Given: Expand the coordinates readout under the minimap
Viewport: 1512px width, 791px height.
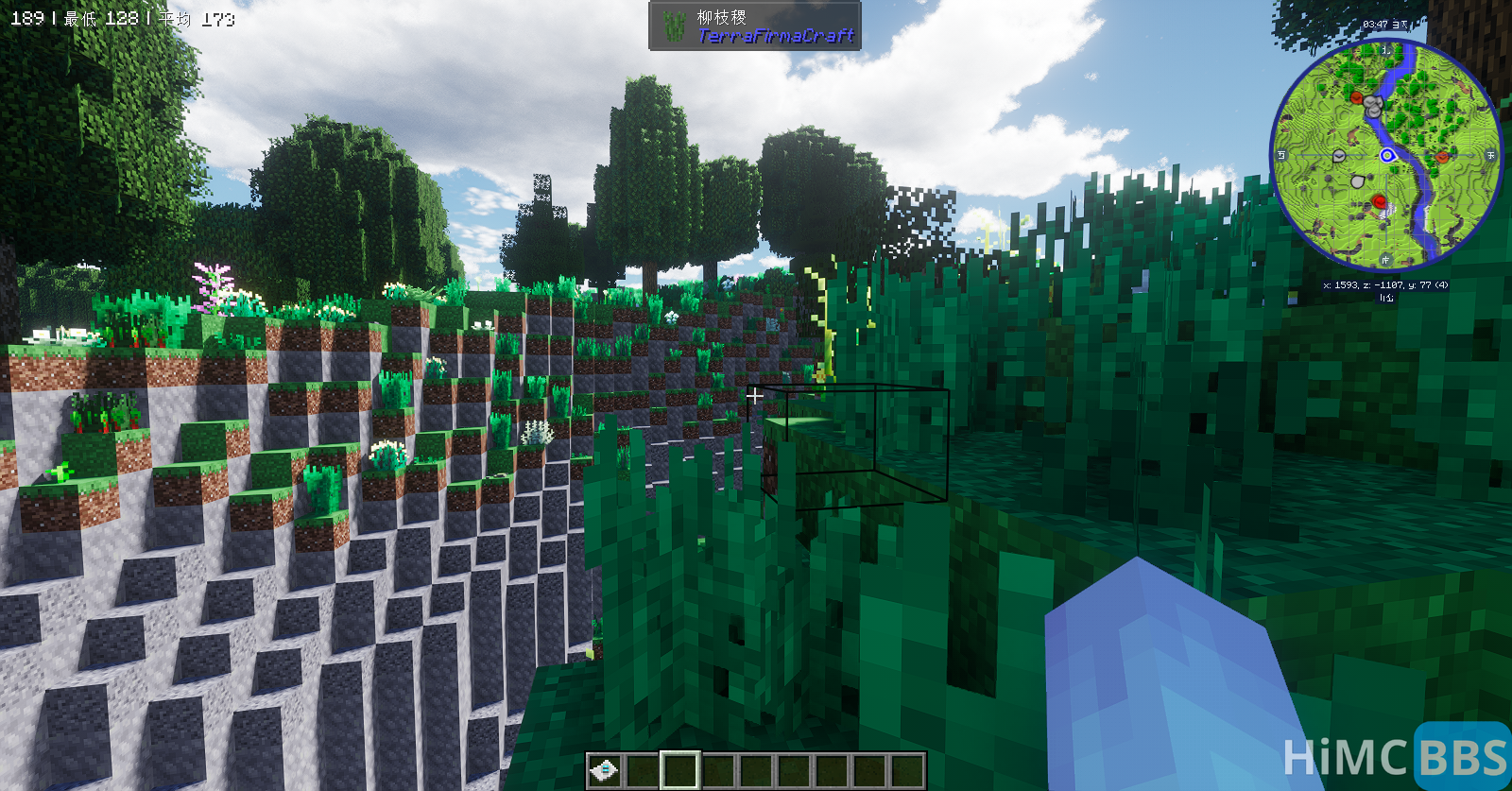Looking at the screenshot, I should point(1385,284).
